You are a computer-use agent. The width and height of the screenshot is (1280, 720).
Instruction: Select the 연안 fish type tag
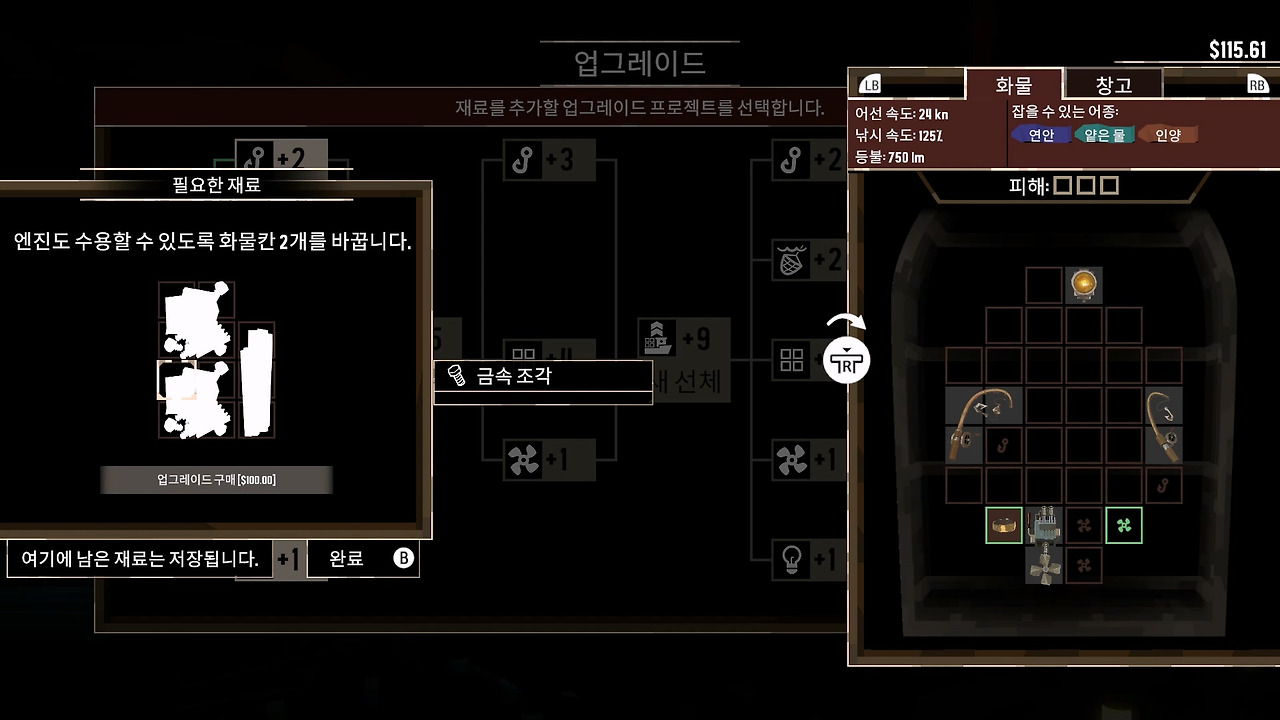(x=1040, y=132)
